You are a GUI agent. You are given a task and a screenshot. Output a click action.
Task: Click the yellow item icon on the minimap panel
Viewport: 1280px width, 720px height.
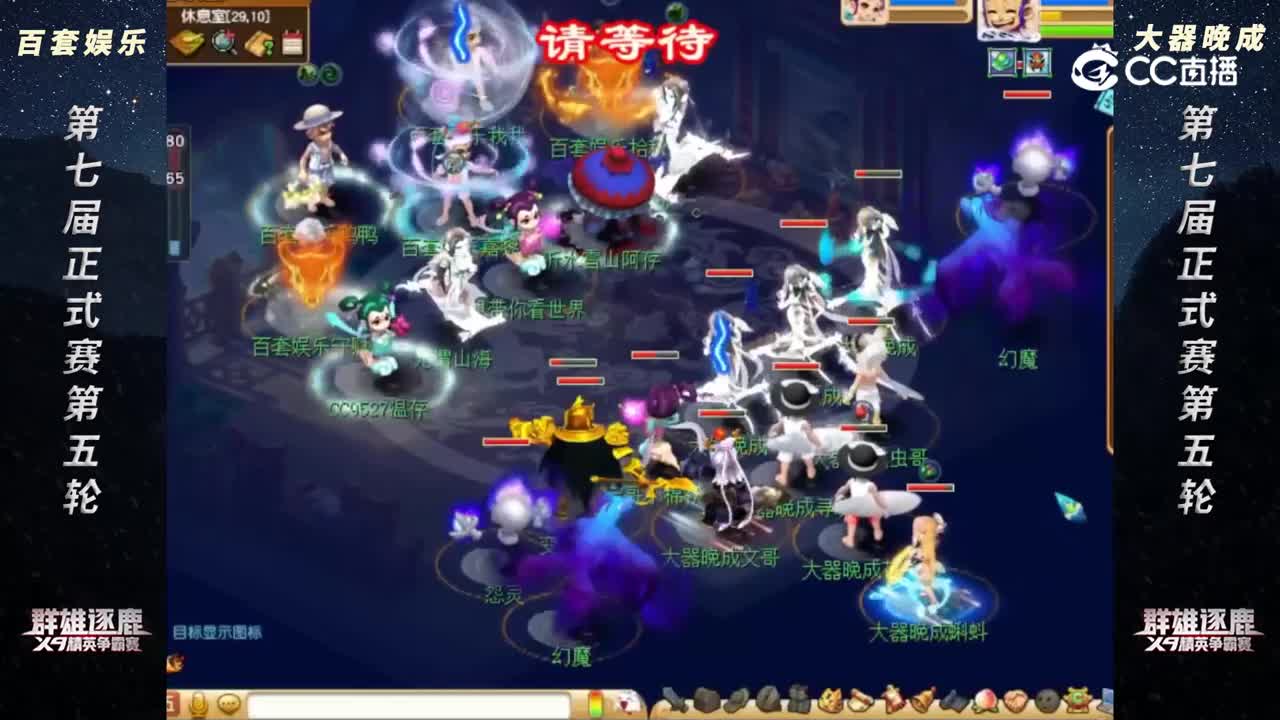click(x=189, y=41)
